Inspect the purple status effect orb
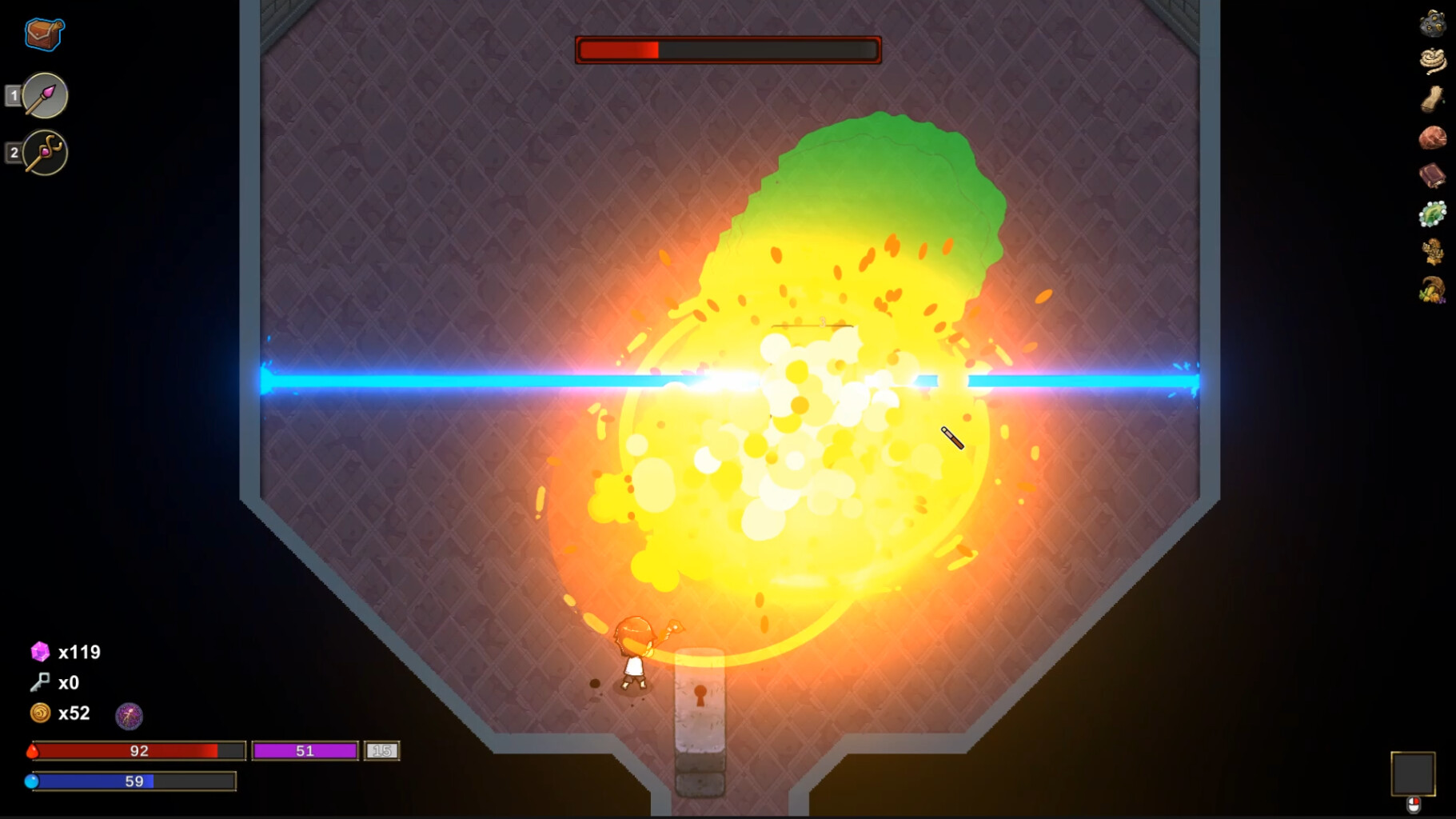Image resolution: width=1456 pixels, height=819 pixels. tap(130, 717)
